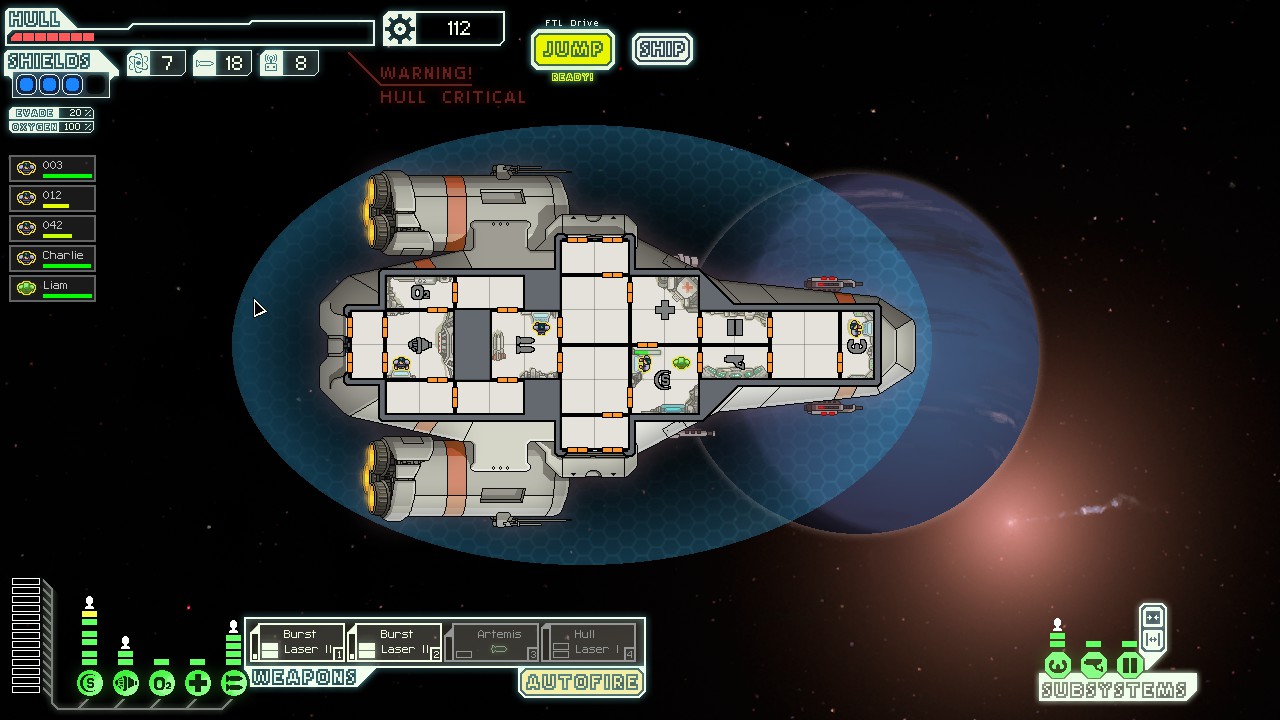Select crew member 012
1280x720 pixels.
point(53,198)
